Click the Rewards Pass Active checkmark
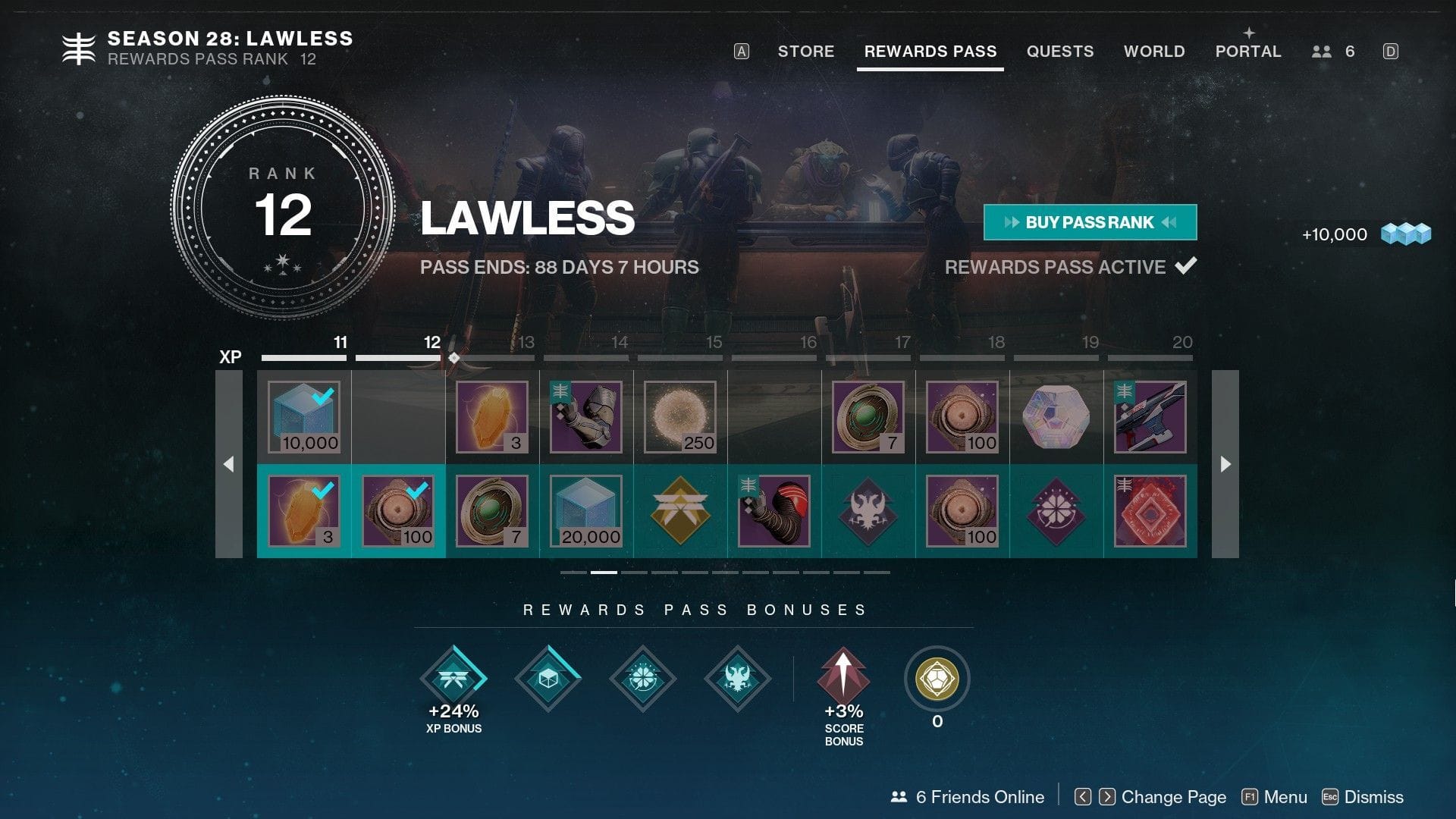Screen dimensions: 1456x819 1188,266
